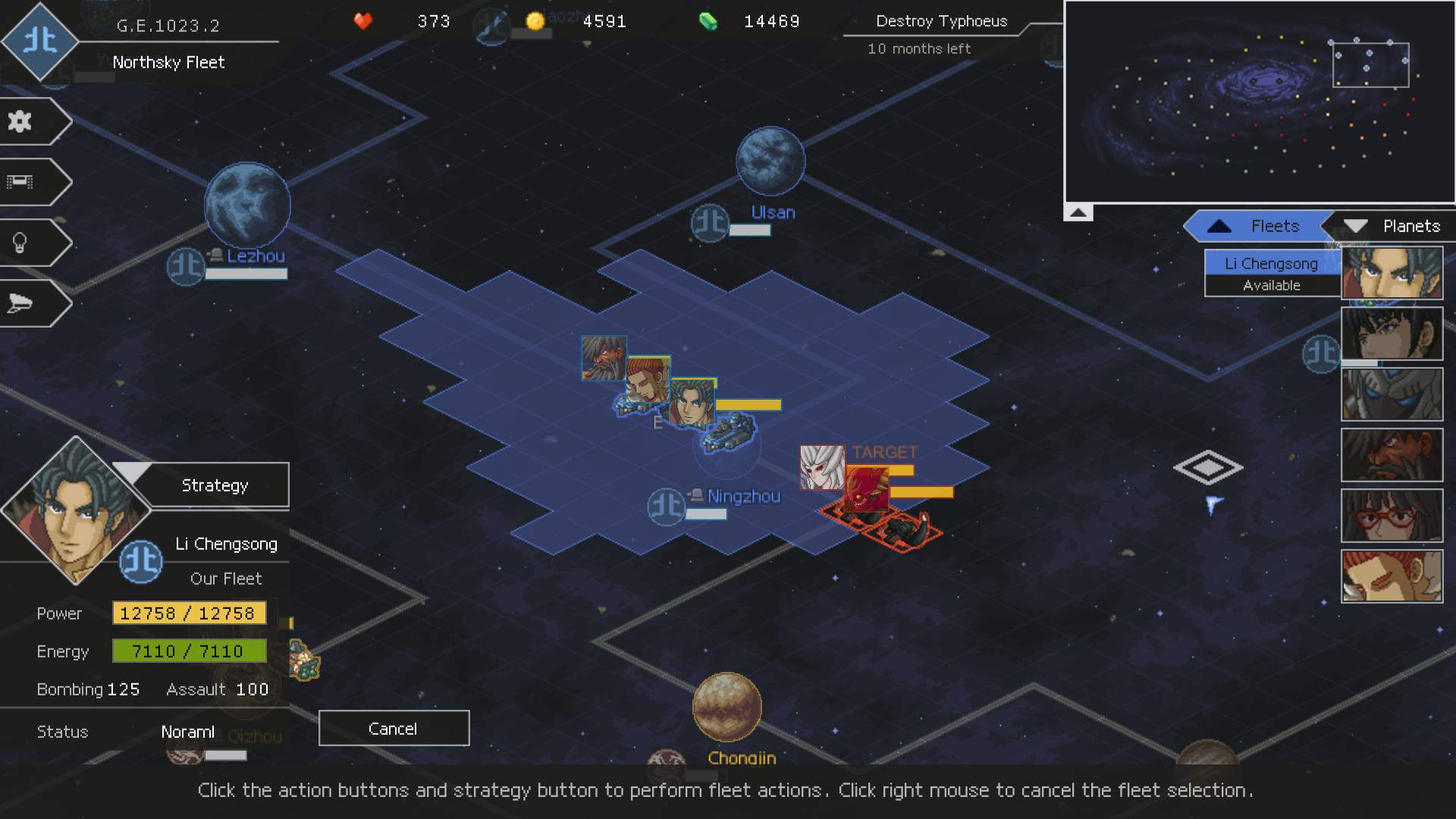Switch to the Planets tab
Image resolution: width=1456 pixels, height=819 pixels.
pos(1411,226)
